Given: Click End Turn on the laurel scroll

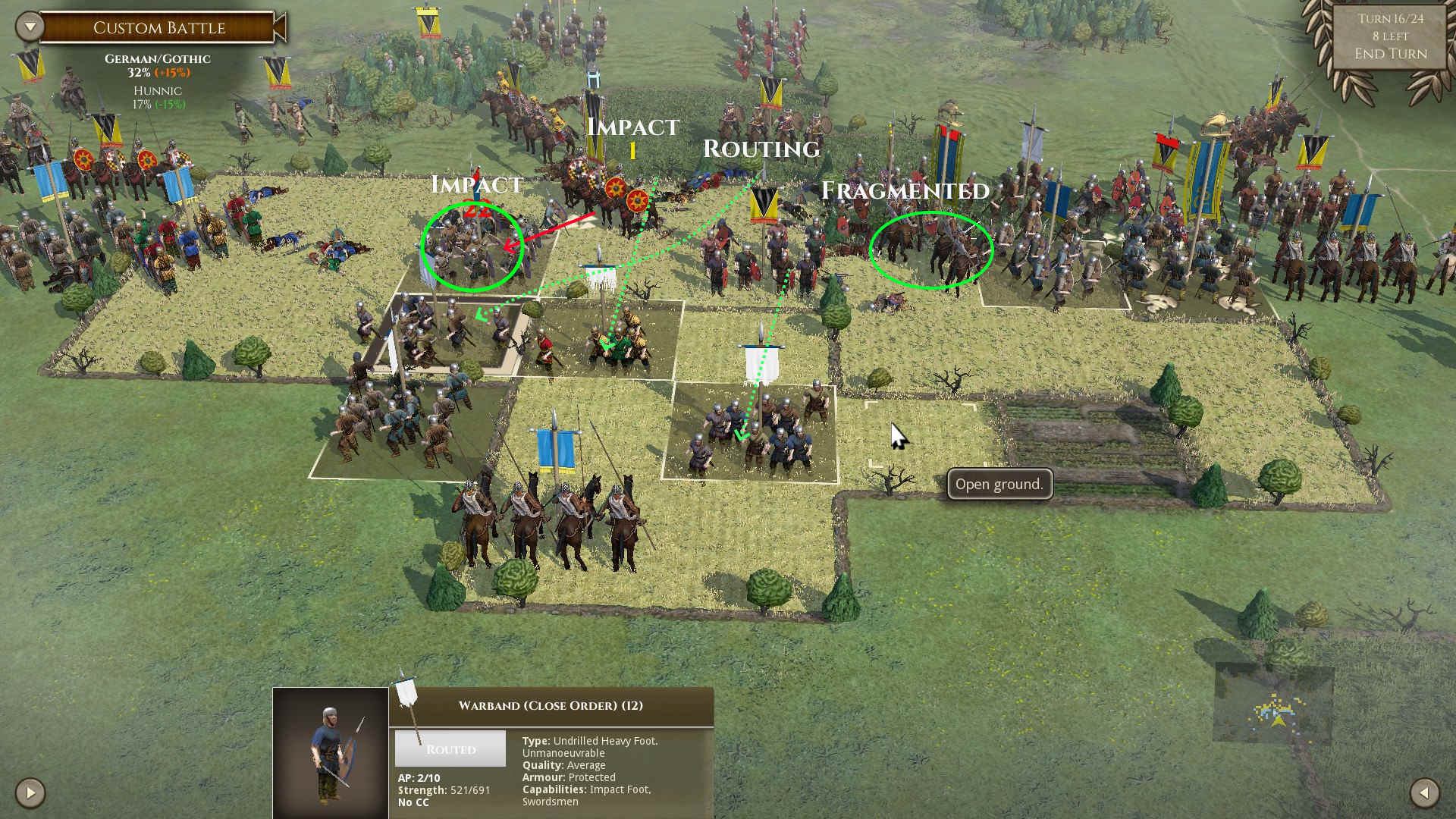Looking at the screenshot, I should (1390, 54).
